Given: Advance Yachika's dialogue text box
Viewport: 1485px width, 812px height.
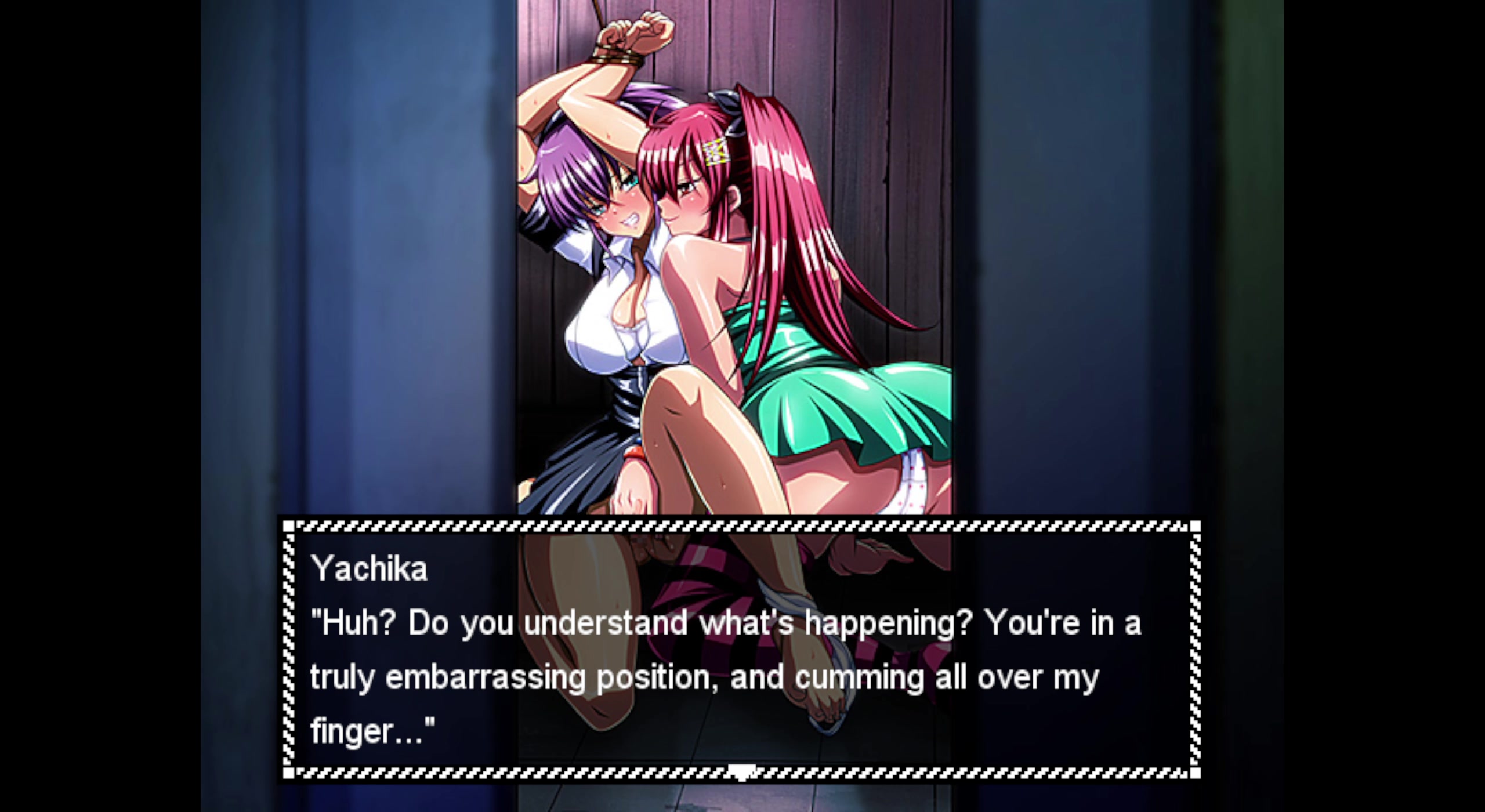Looking at the screenshot, I should coord(741,650).
